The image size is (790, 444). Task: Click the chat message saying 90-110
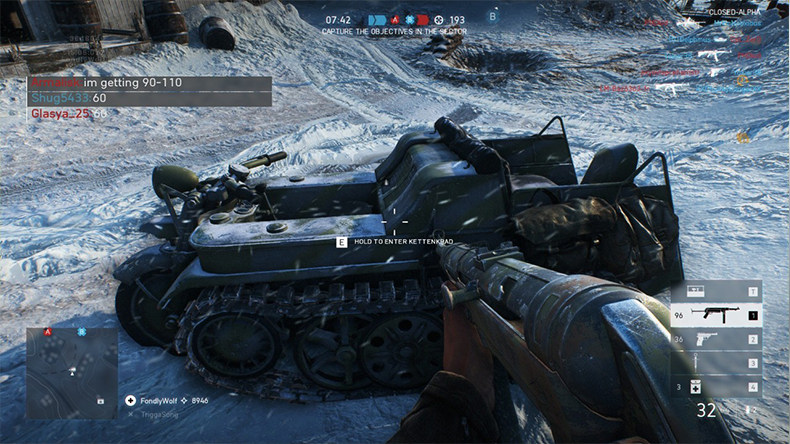[x=148, y=84]
